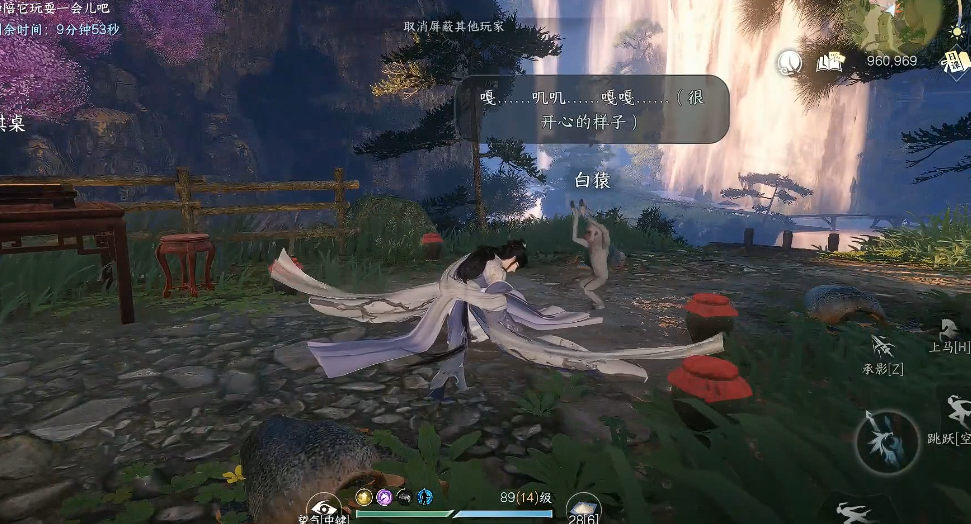This screenshot has height=524, width=971.
Task: Toggle the sun weather icon
Action: coord(957,30)
